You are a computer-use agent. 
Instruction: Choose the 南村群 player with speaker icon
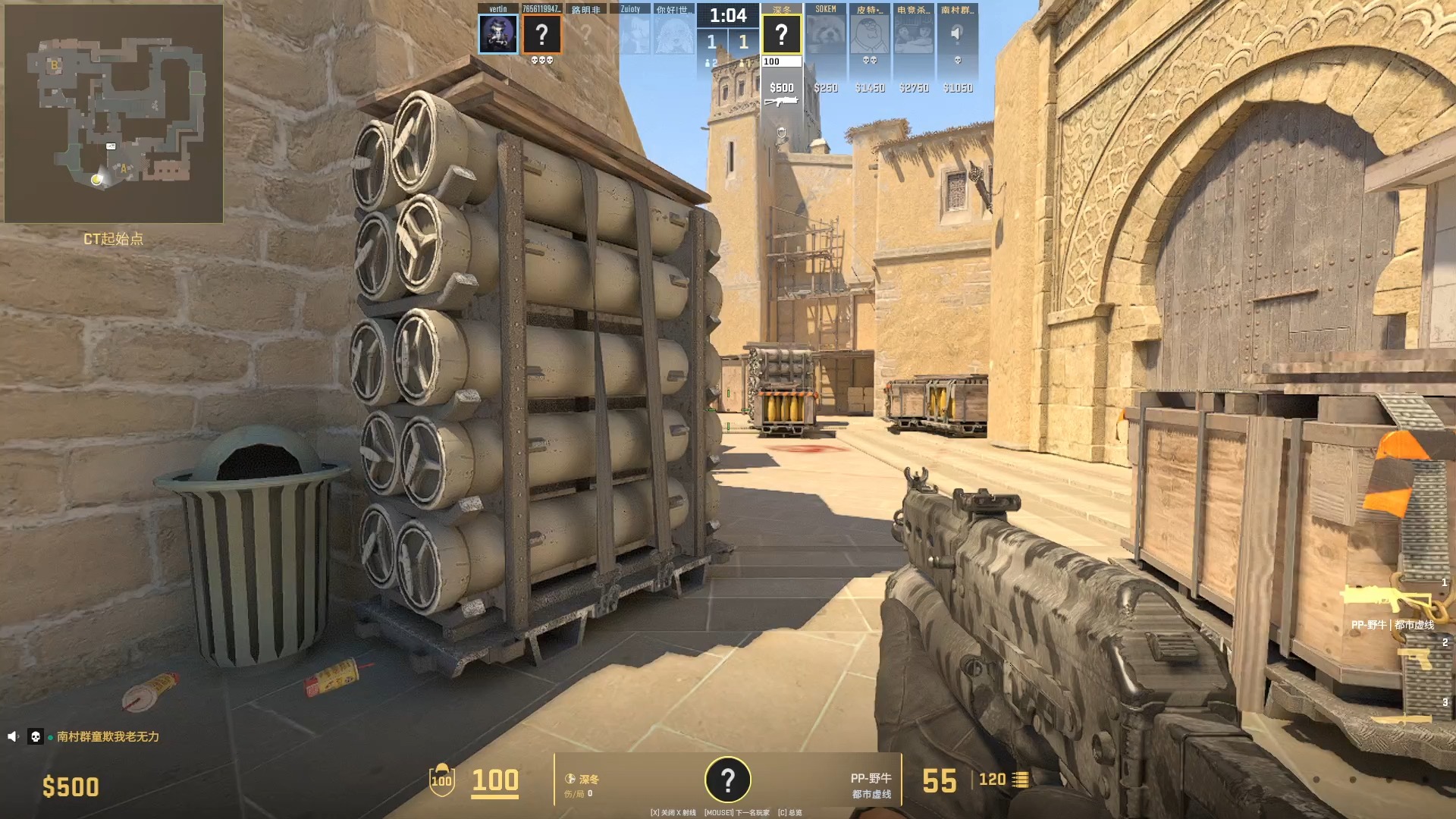click(x=957, y=34)
